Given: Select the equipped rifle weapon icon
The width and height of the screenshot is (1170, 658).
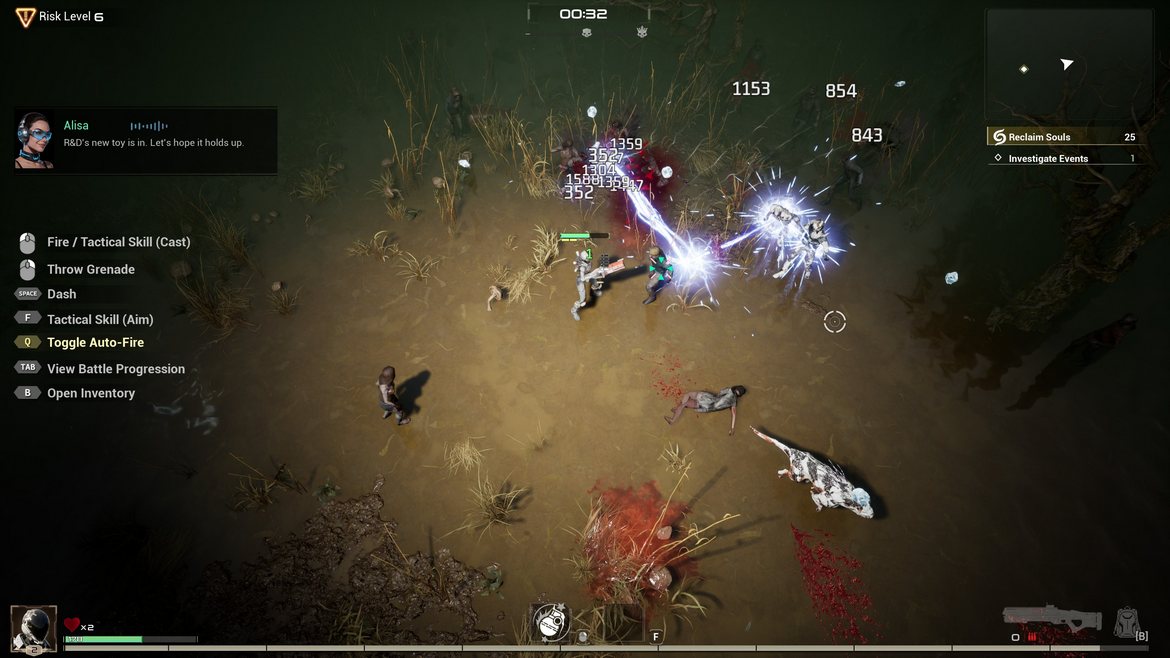Looking at the screenshot, I should (x=1052, y=618).
